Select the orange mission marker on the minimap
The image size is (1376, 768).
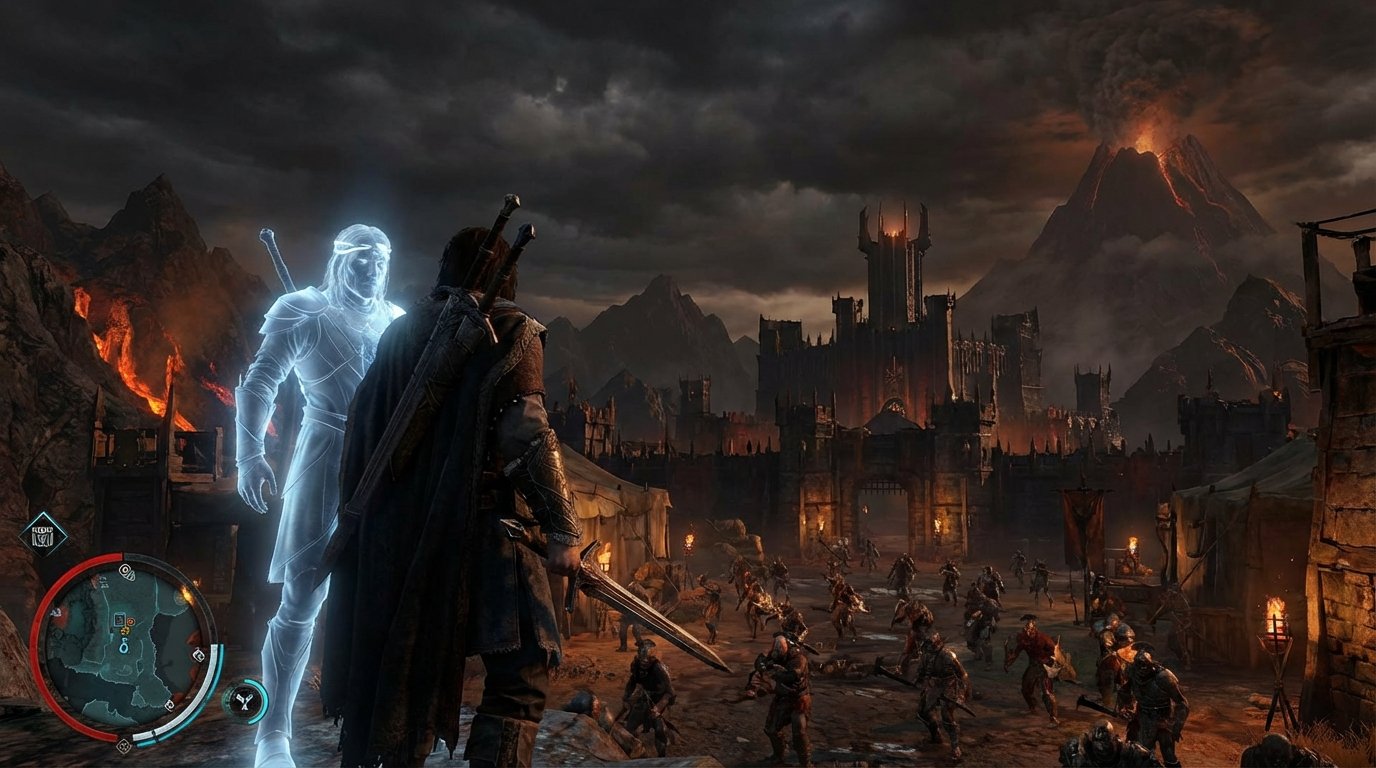(x=130, y=622)
